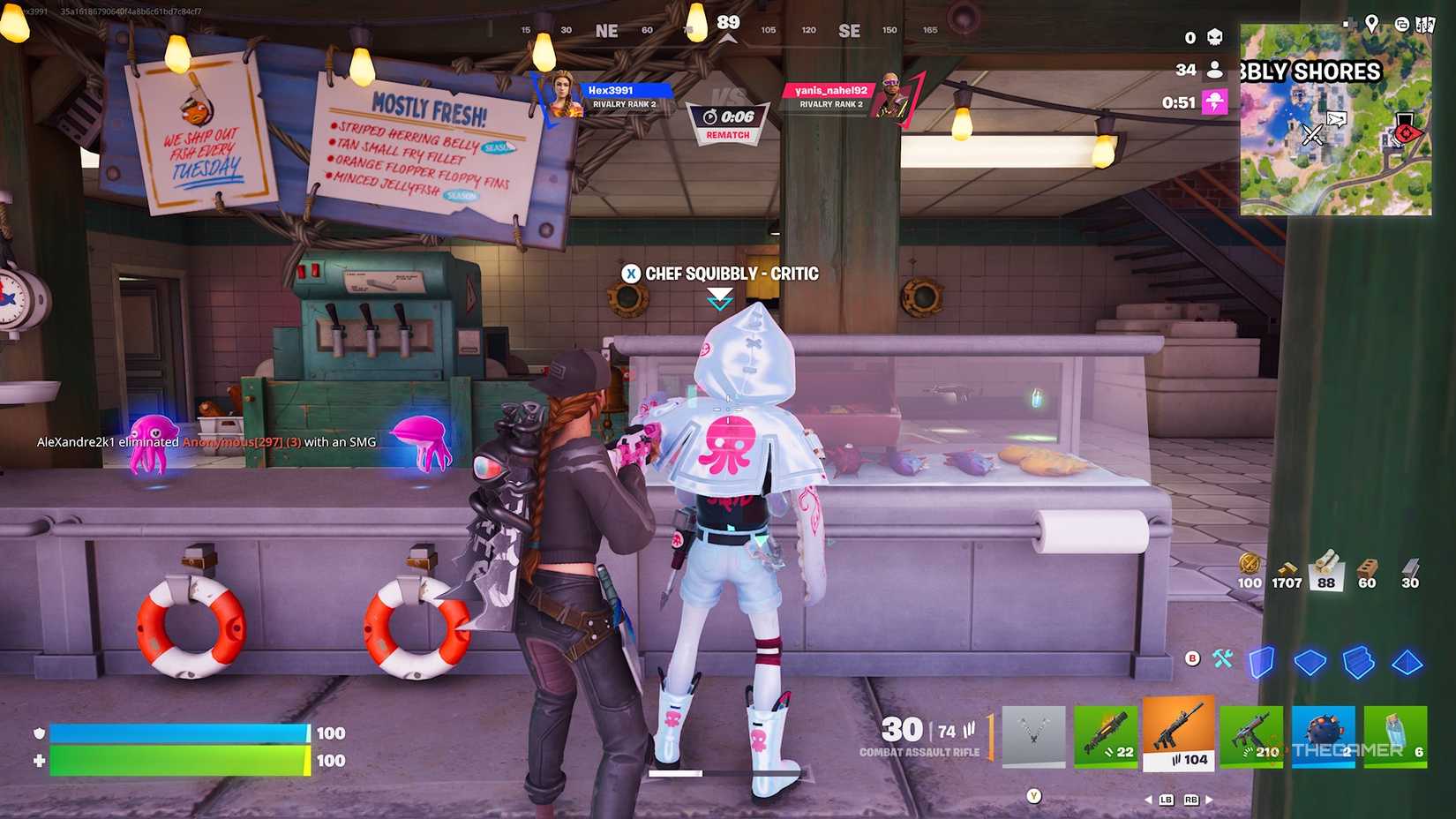Click the green health bar showing 100
The height and width of the screenshot is (819, 1456).
point(176,760)
